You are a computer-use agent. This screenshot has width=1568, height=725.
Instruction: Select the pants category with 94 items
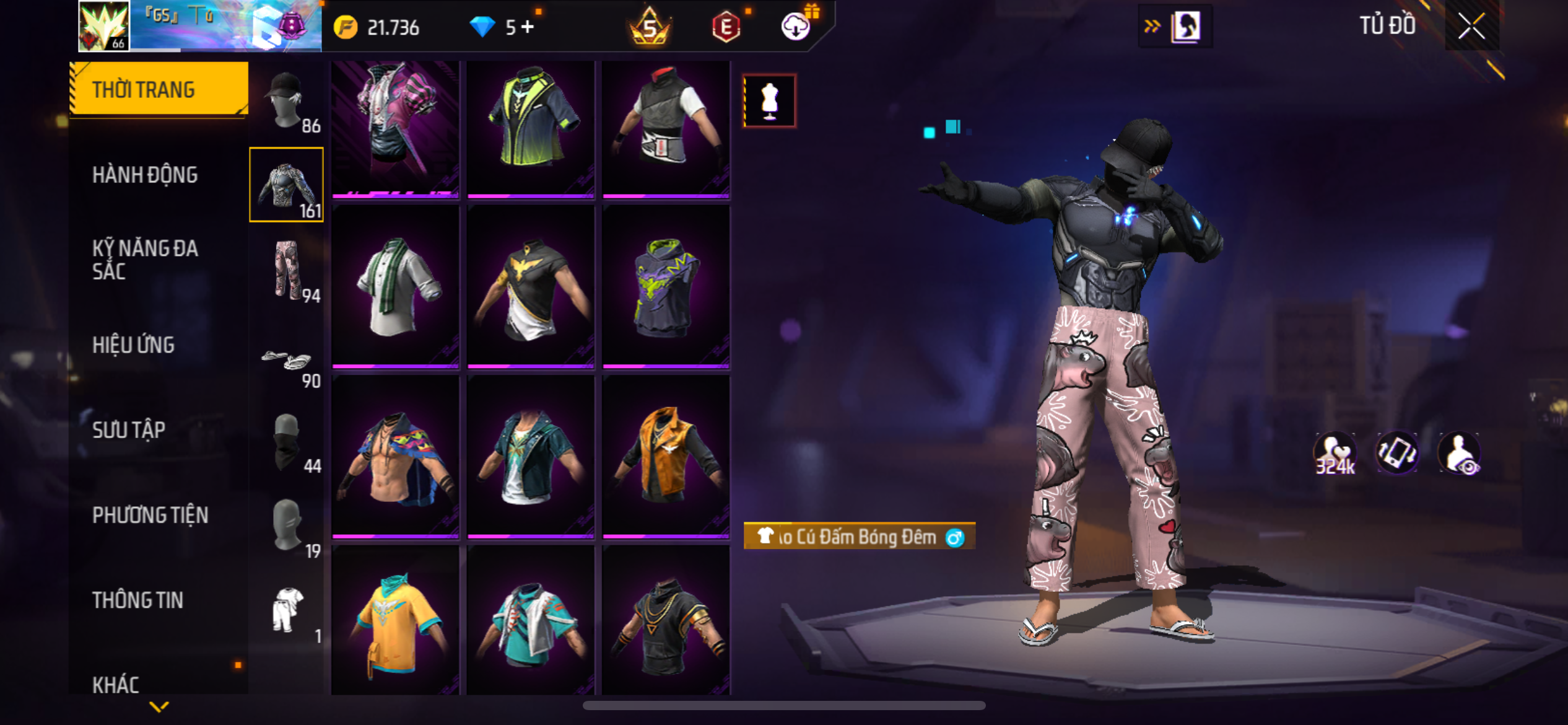(286, 270)
